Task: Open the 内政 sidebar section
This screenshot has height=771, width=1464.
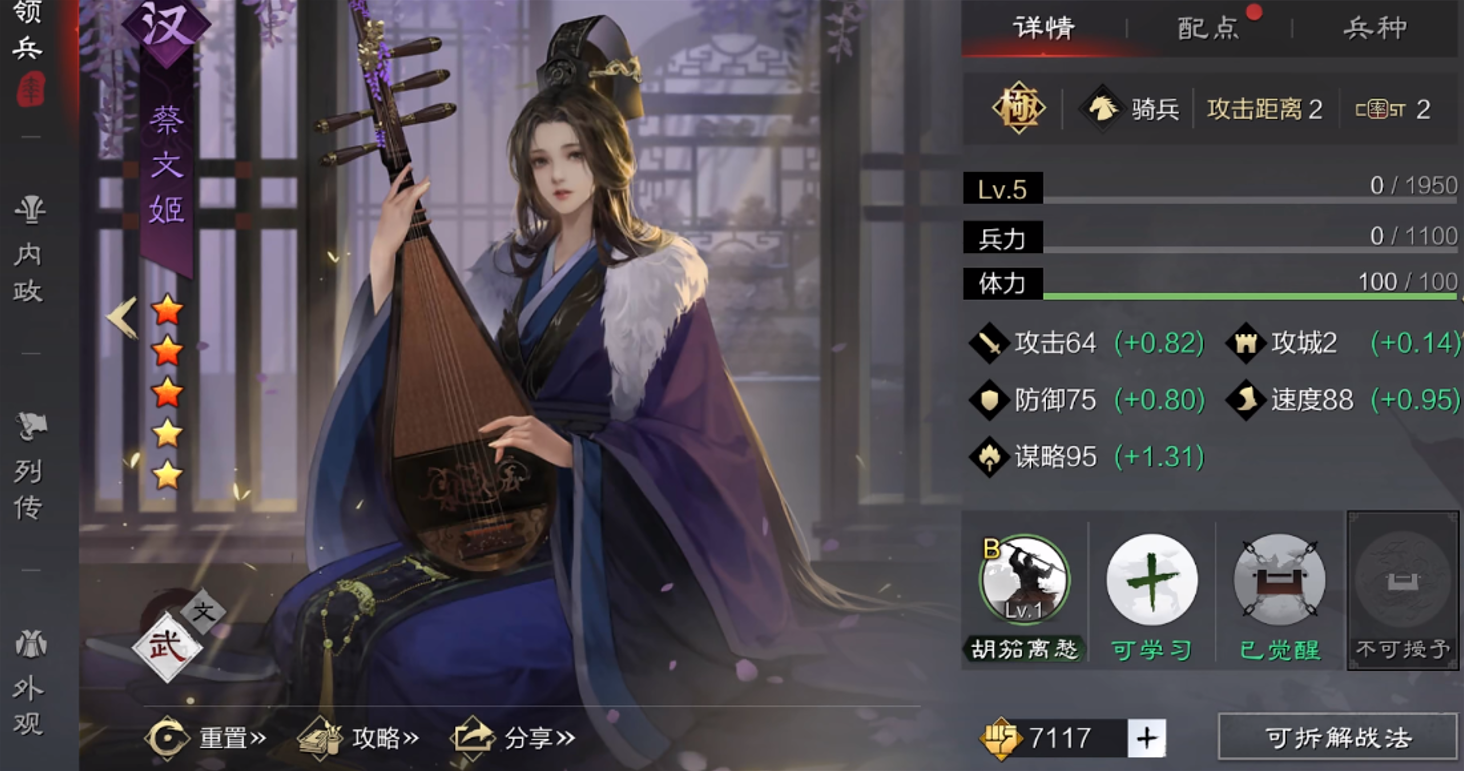Action: (x=29, y=250)
